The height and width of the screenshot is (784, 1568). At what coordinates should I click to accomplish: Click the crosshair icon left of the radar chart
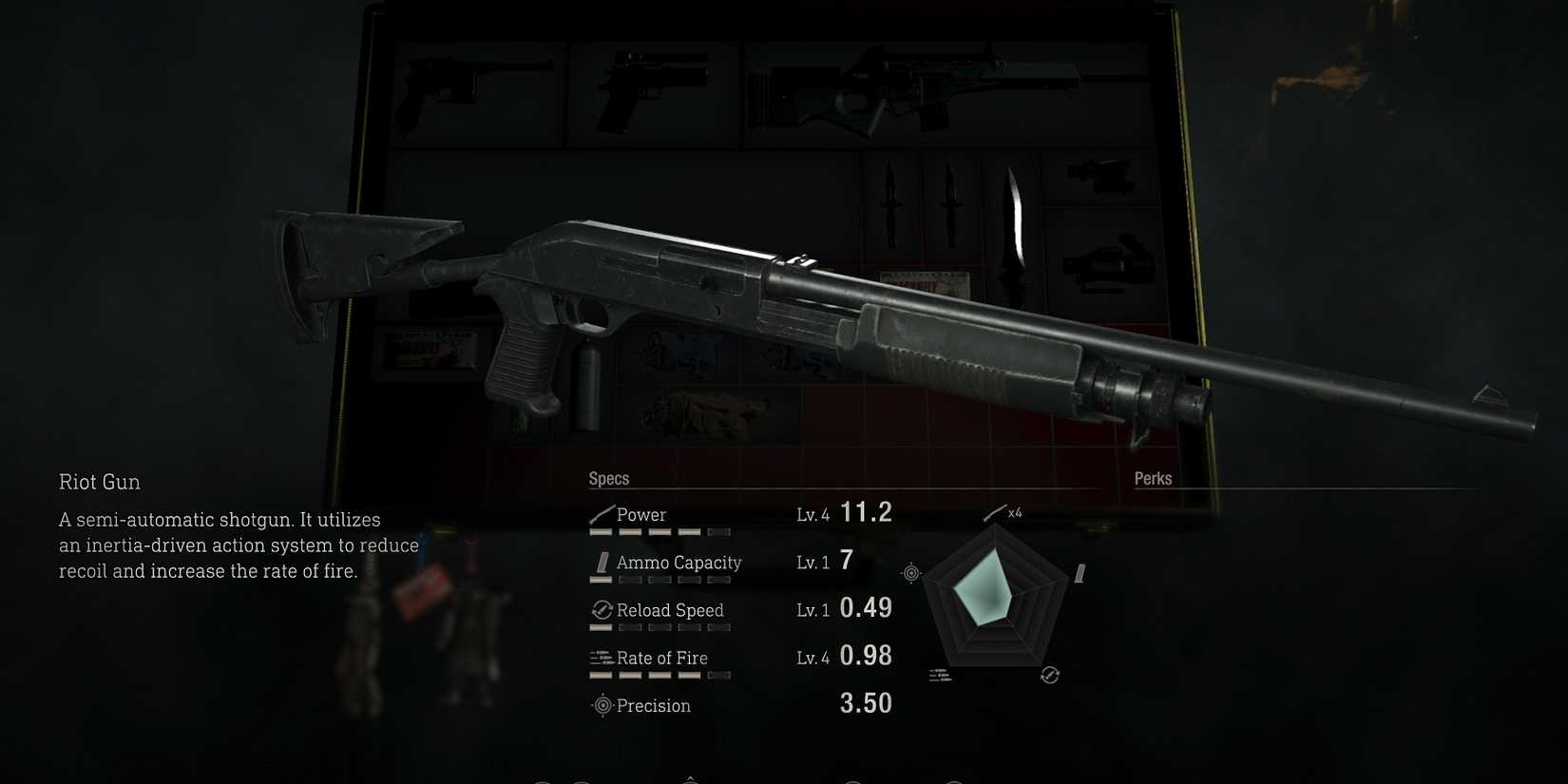tap(910, 572)
